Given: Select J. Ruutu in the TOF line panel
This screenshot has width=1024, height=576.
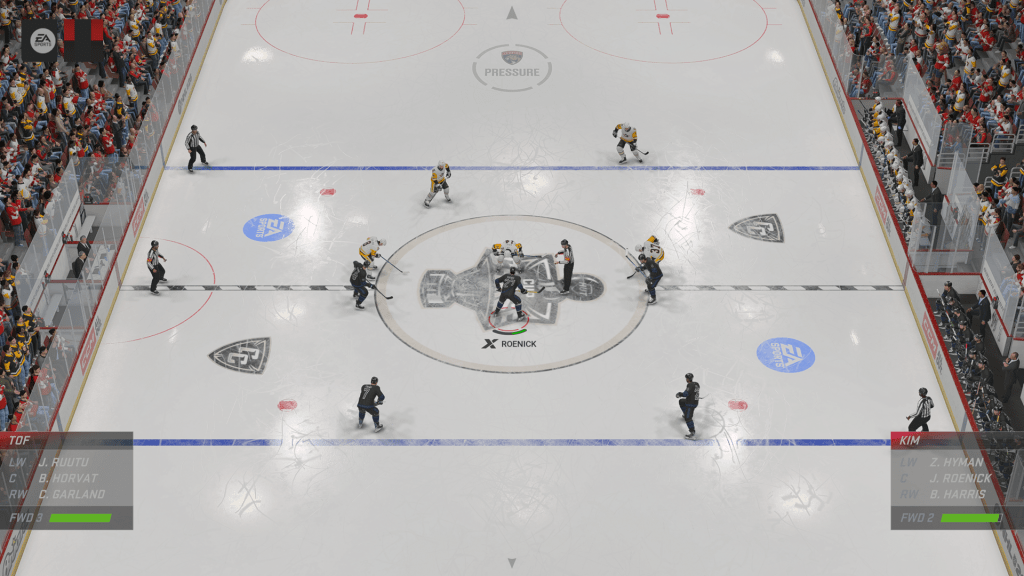Looking at the screenshot, I should click(63, 462).
